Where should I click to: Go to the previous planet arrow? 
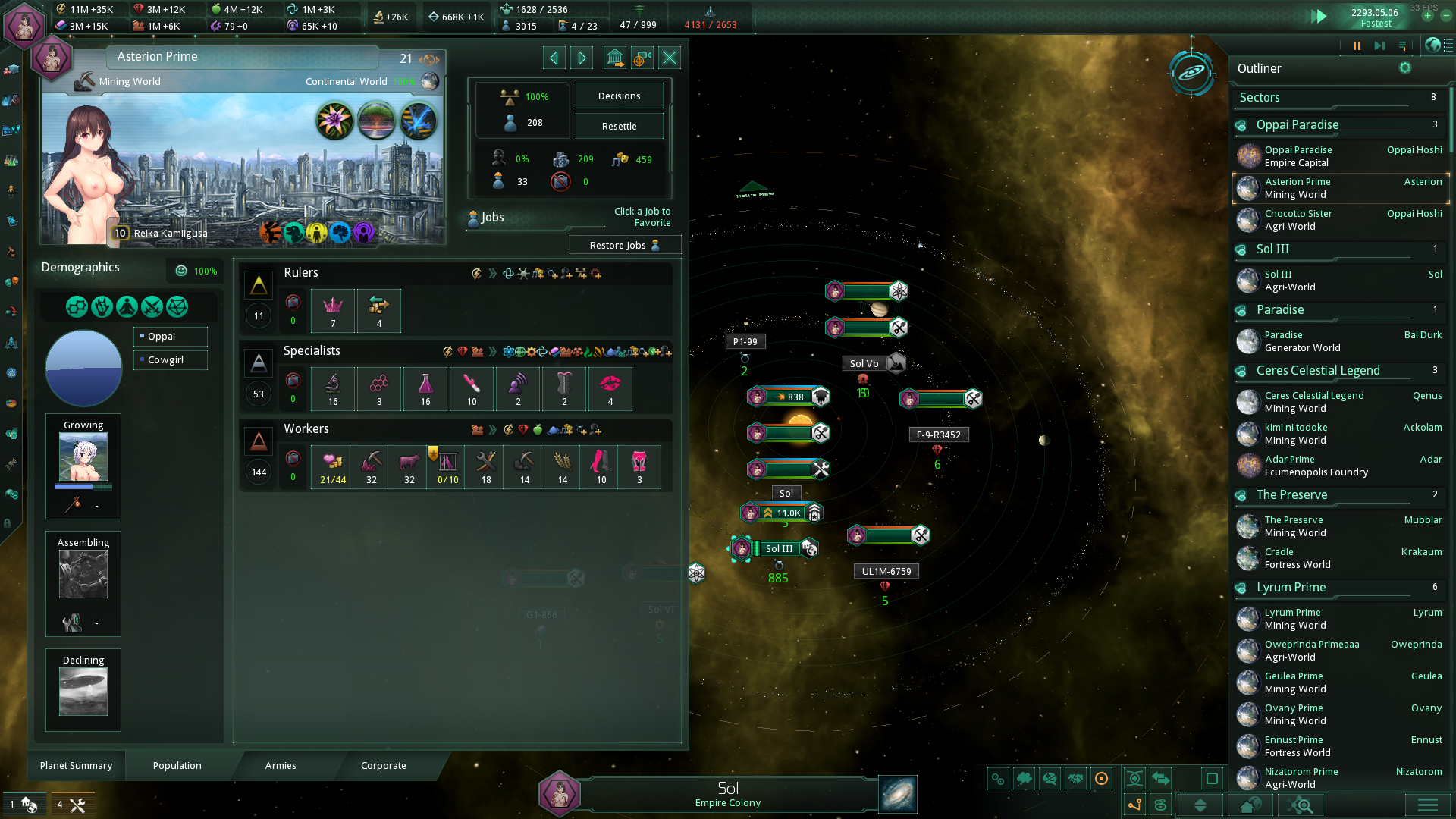pyautogui.click(x=554, y=58)
